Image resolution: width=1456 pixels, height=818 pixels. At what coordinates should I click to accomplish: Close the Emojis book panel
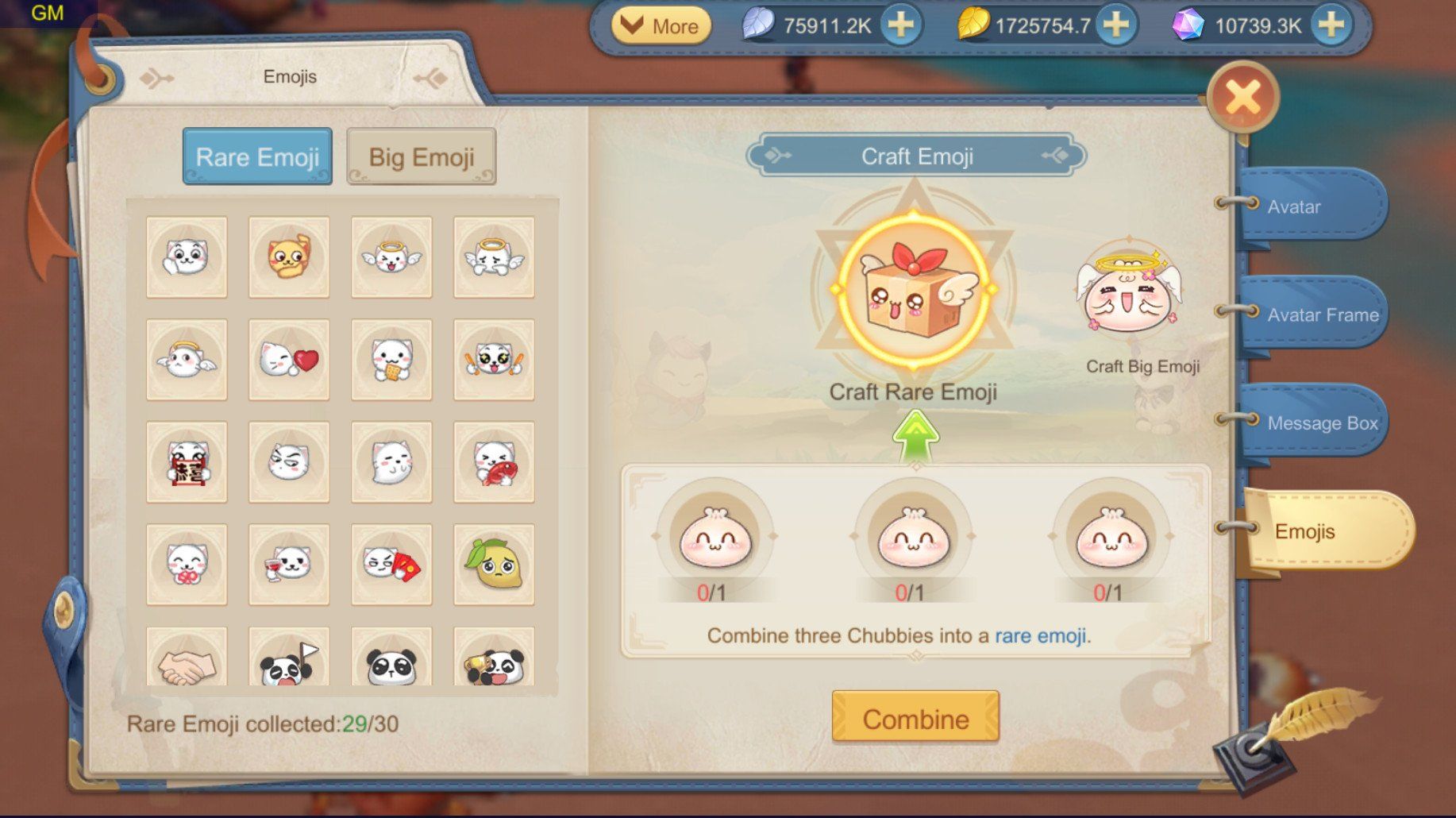1242,98
